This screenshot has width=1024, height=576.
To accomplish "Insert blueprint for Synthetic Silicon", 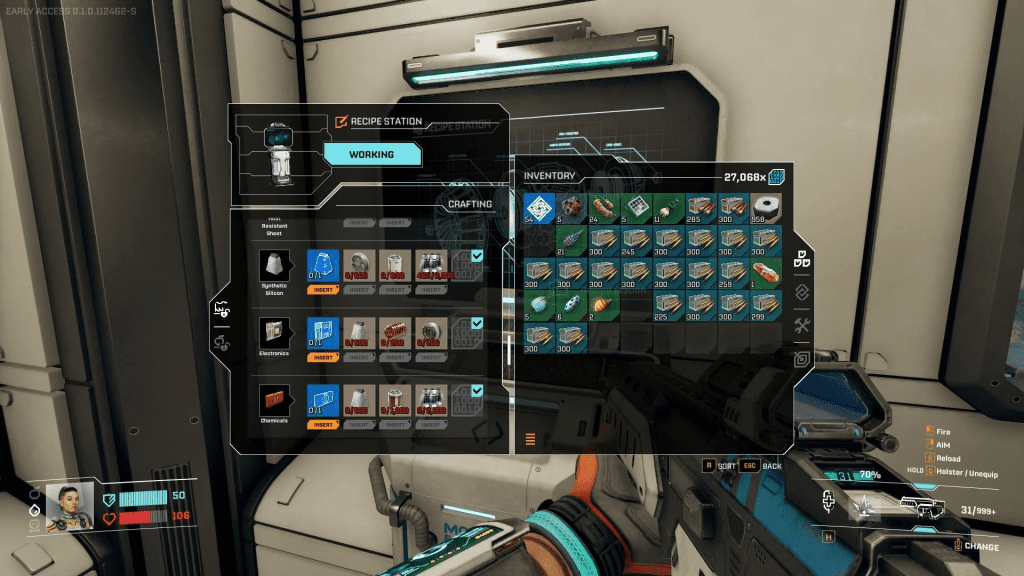I will [322, 289].
